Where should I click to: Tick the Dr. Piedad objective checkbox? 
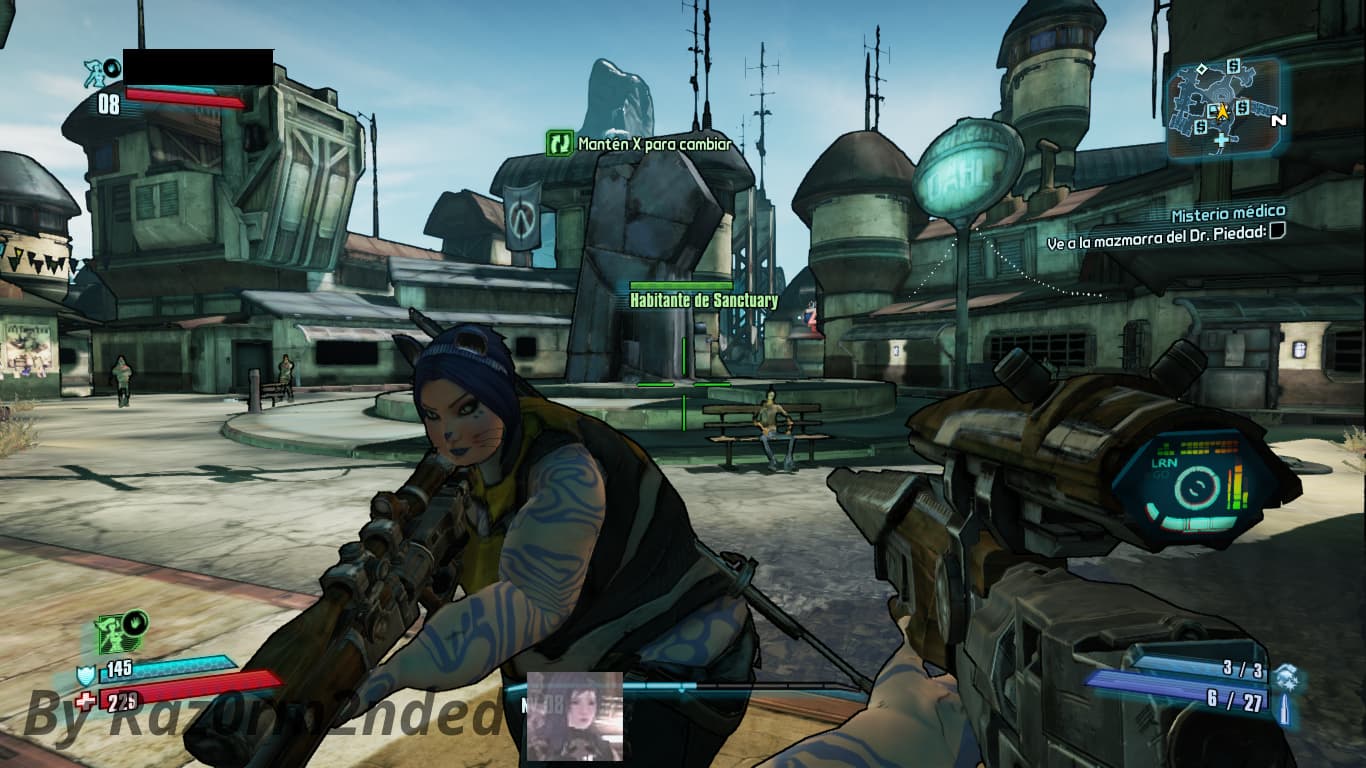[1276, 232]
